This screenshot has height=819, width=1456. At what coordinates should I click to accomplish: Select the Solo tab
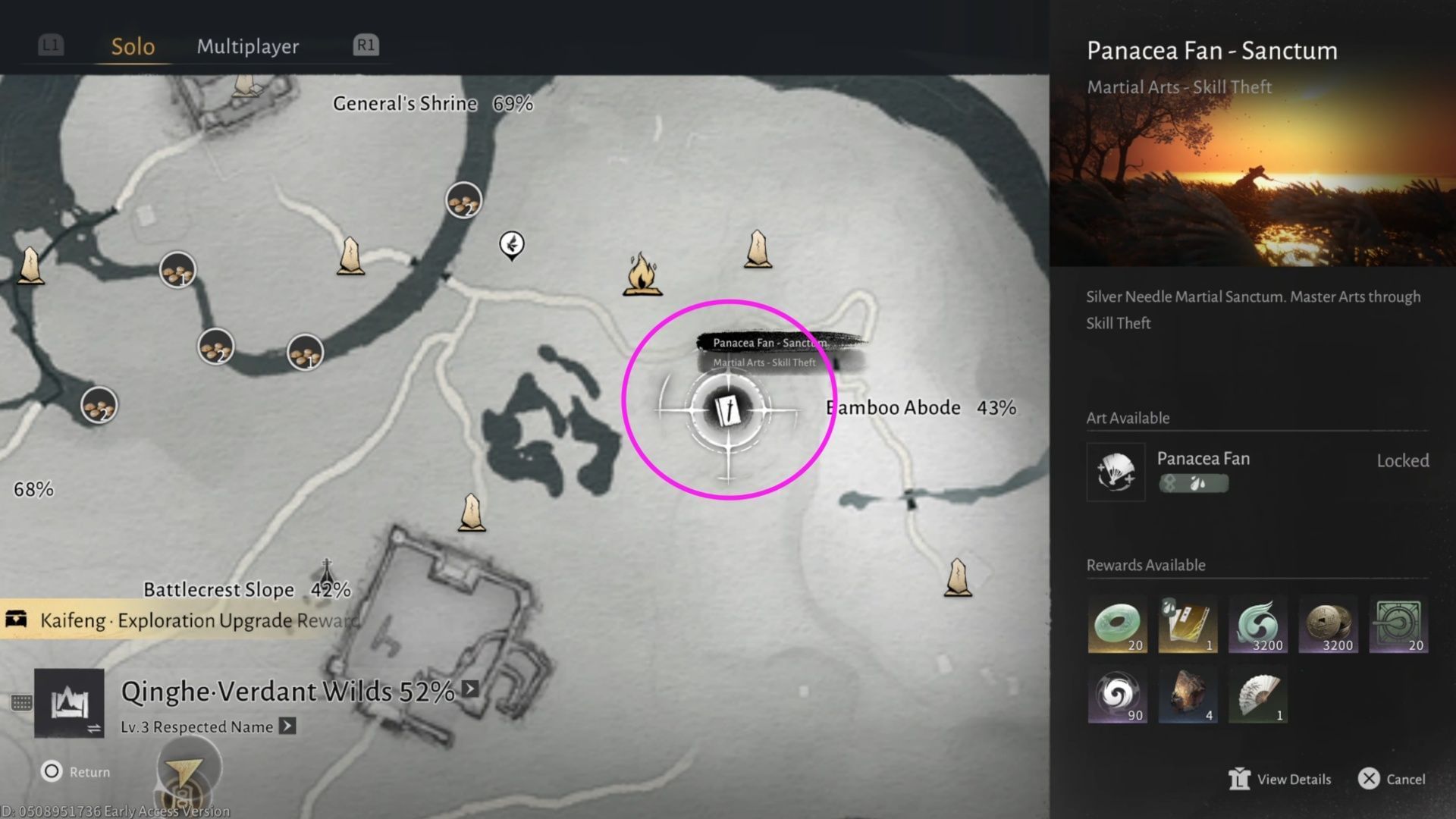click(x=133, y=46)
